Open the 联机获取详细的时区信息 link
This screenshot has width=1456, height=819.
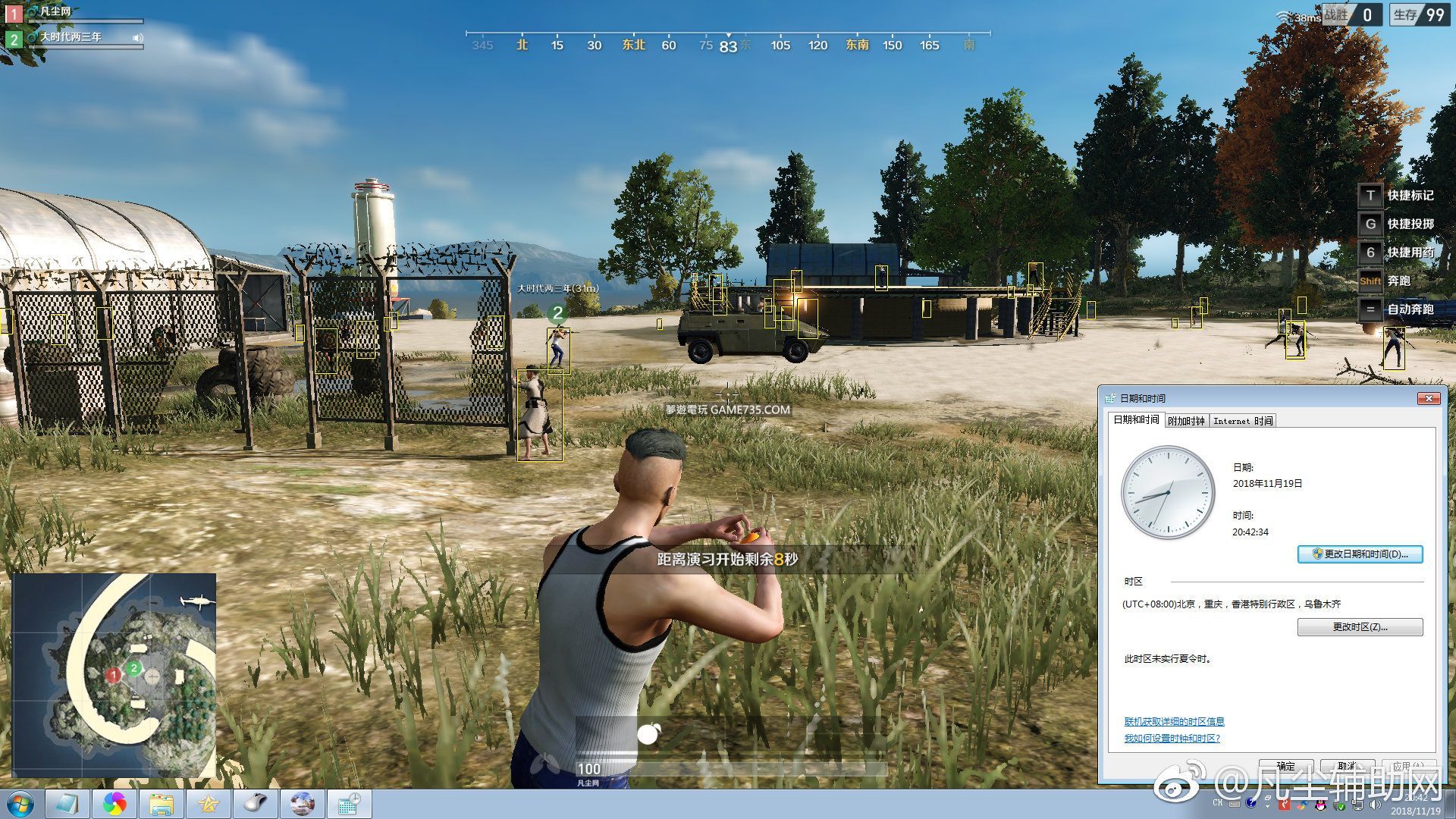point(1174,721)
